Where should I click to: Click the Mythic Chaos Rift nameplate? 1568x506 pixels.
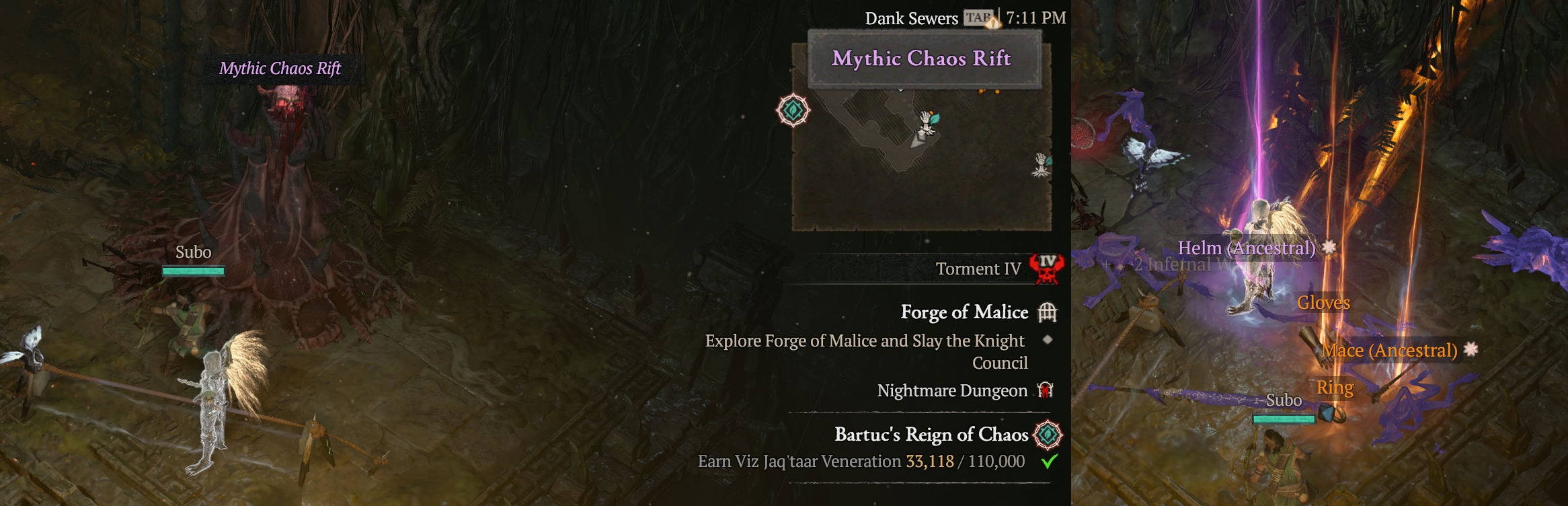pyautogui.click(x=280, y=69)
